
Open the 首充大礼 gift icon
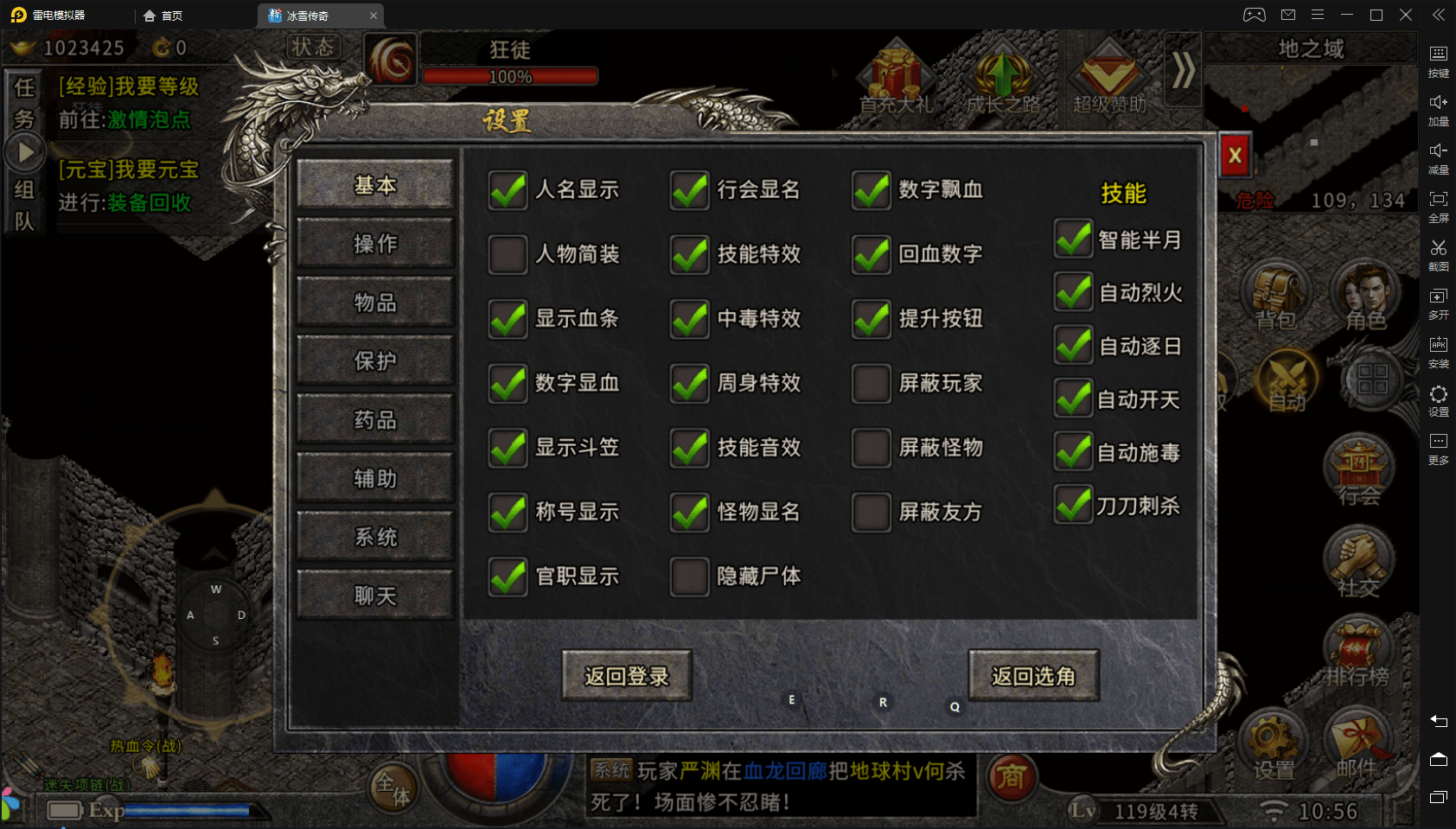[x=896, y=78]
